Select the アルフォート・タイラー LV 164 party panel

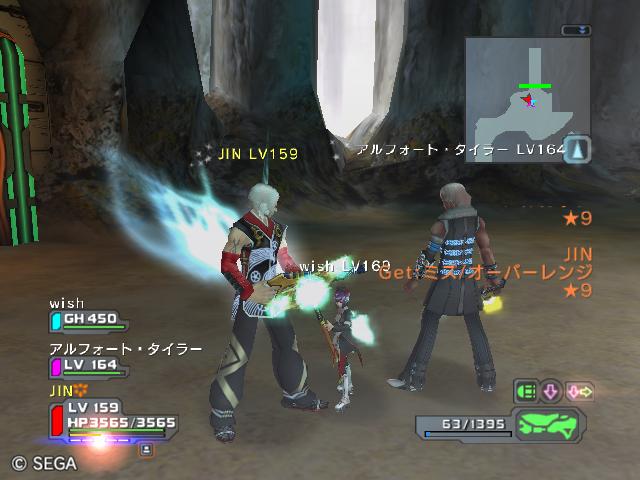click(x=90, y=366)
